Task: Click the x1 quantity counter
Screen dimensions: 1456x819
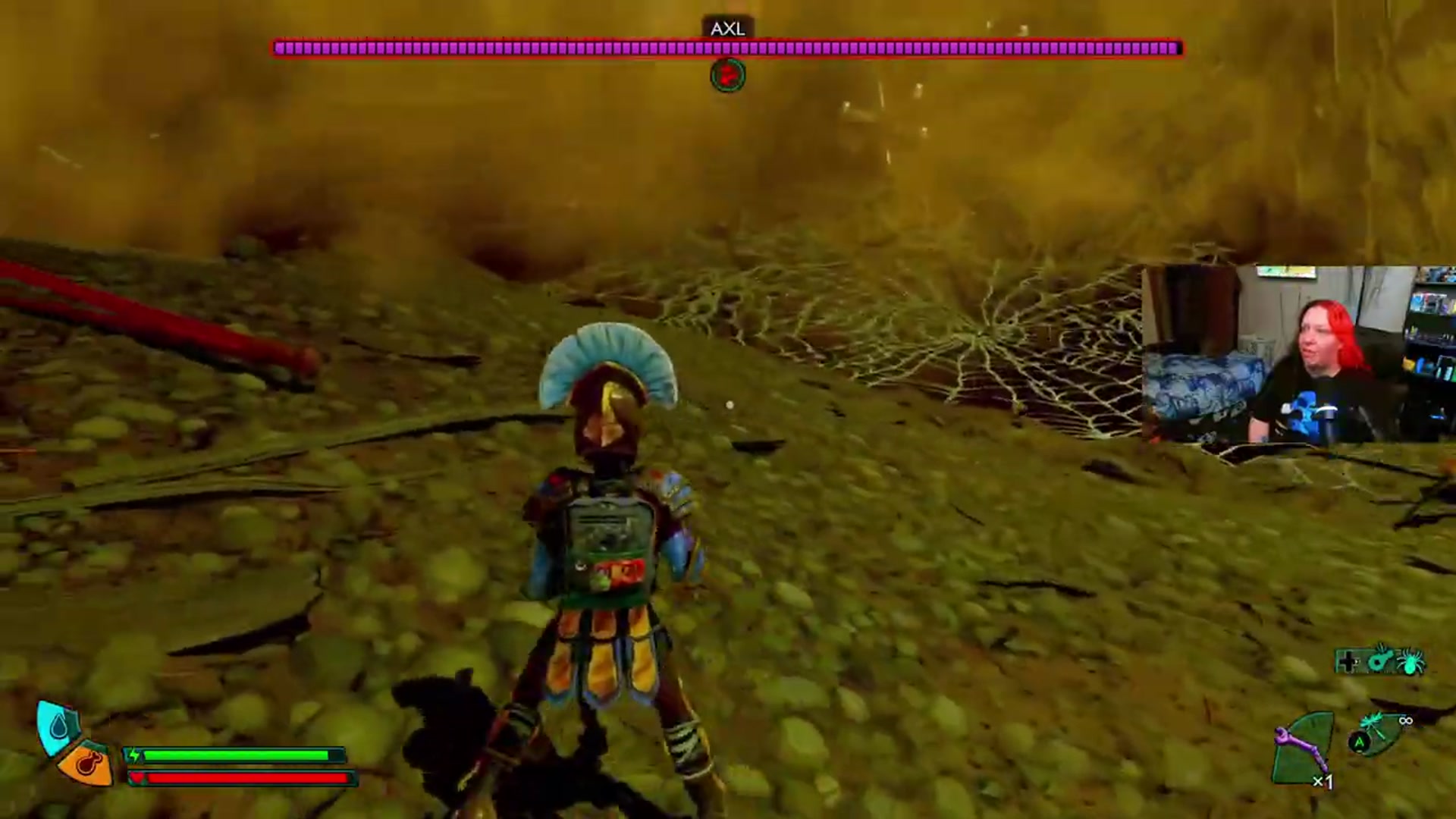Action: 1323,781
